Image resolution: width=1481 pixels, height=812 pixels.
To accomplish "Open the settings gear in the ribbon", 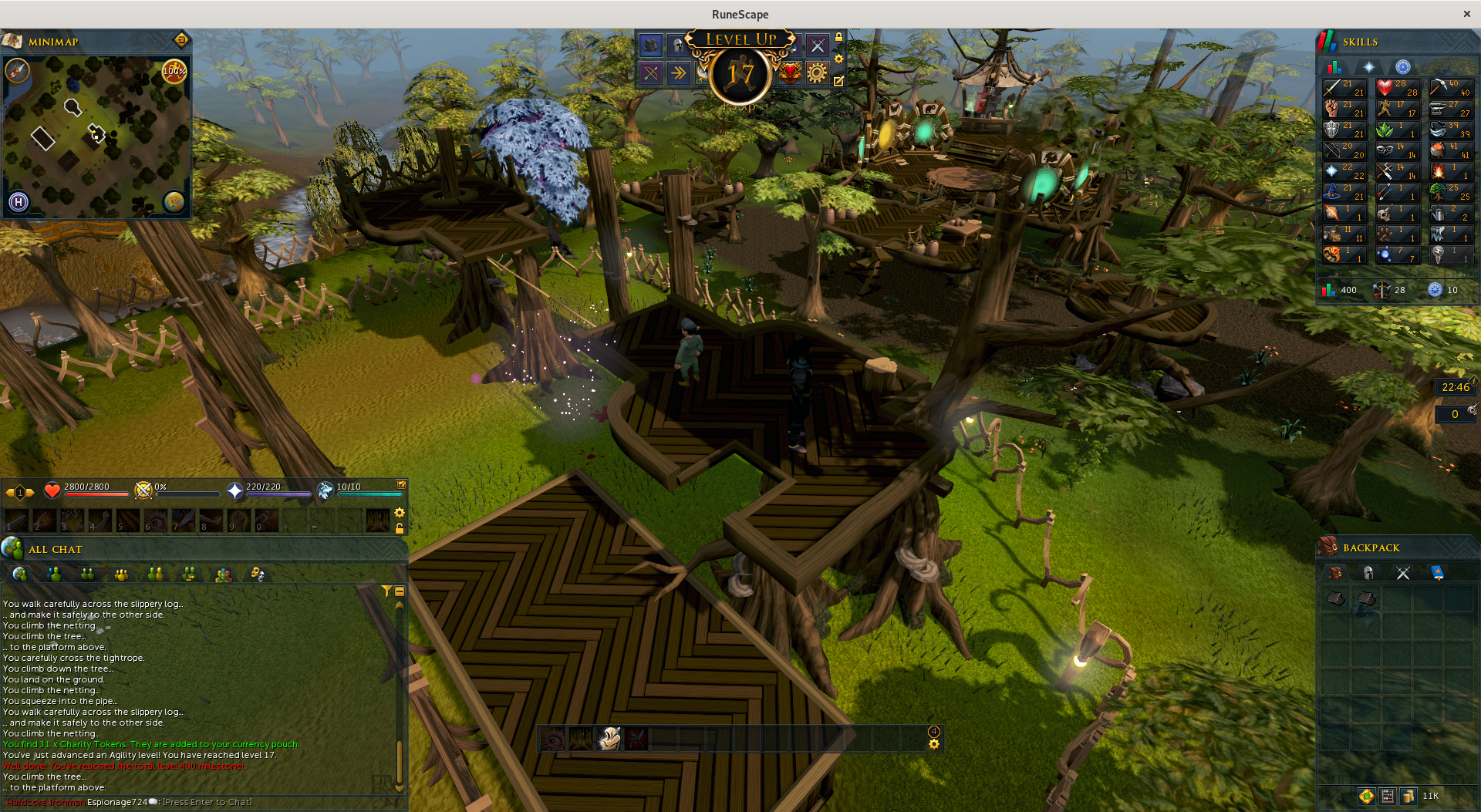I will click(817, 73).
